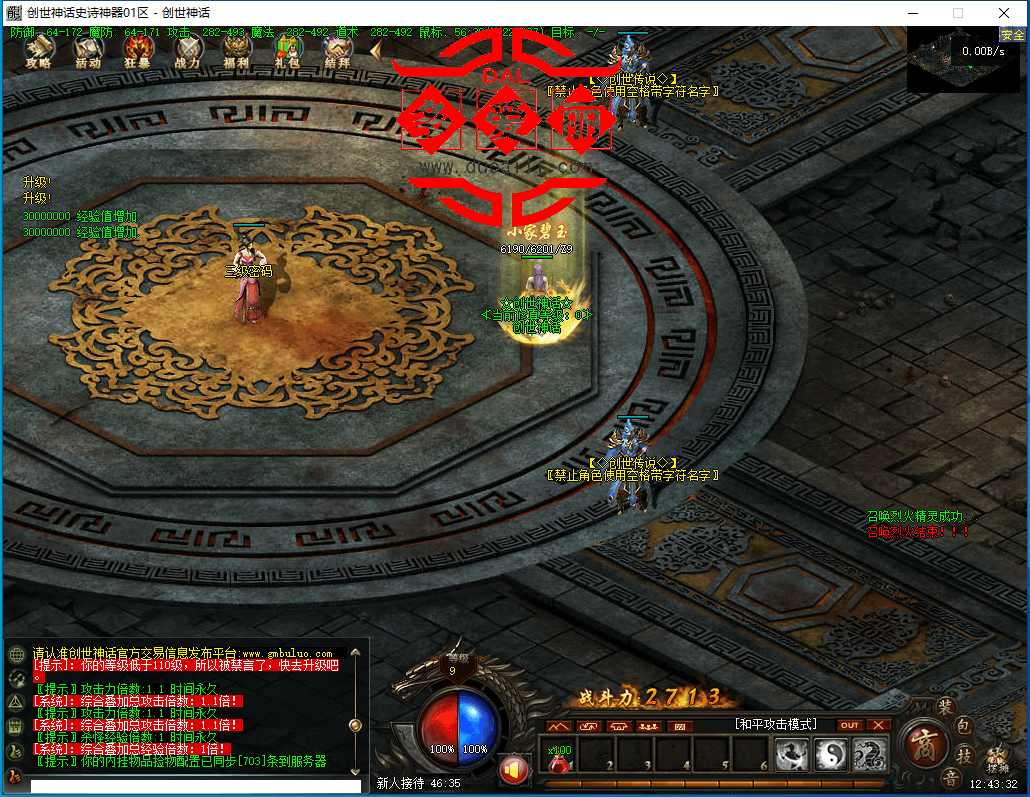Select the red potion hotbar slot

560,756
